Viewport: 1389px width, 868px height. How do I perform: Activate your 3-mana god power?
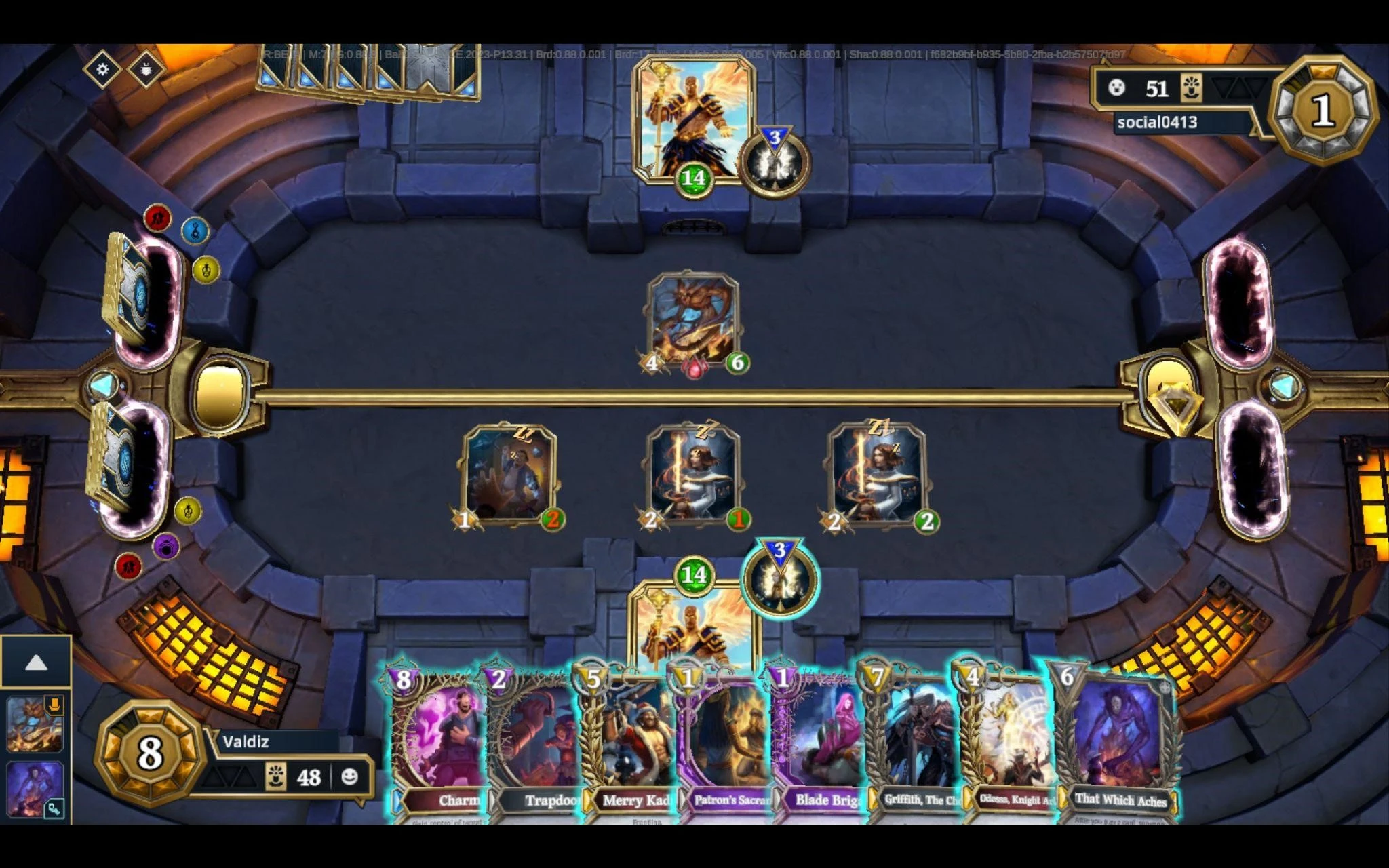[x=780, y=578]
